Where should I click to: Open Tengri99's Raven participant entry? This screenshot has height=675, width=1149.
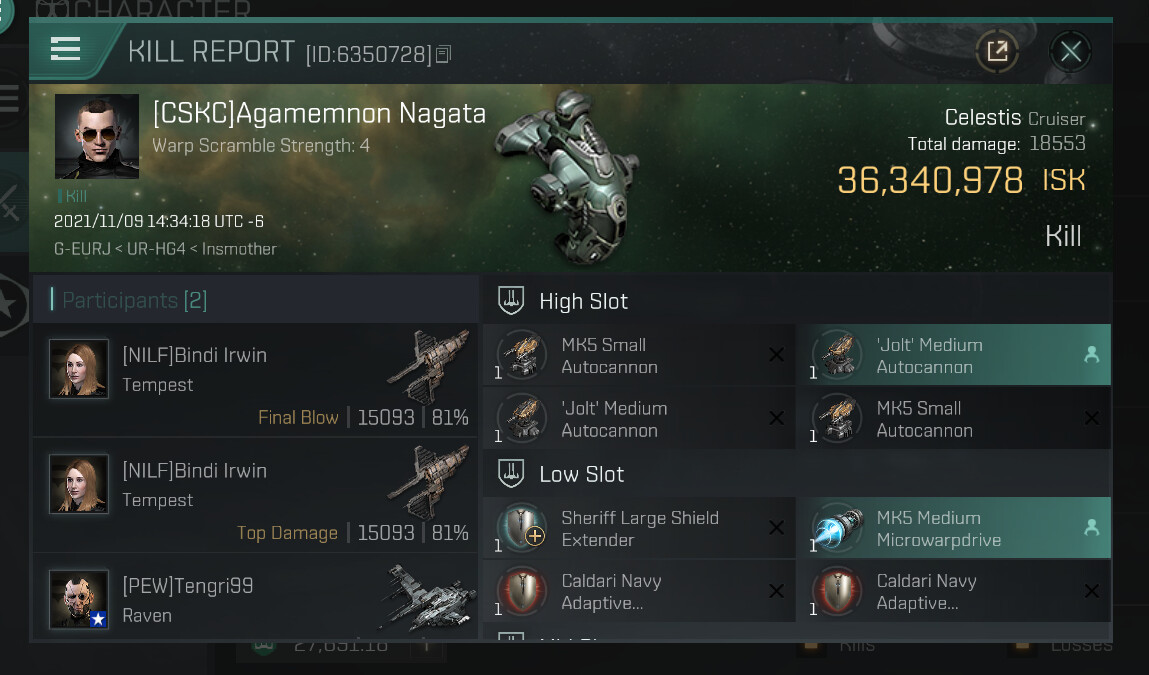coord(256,598)
